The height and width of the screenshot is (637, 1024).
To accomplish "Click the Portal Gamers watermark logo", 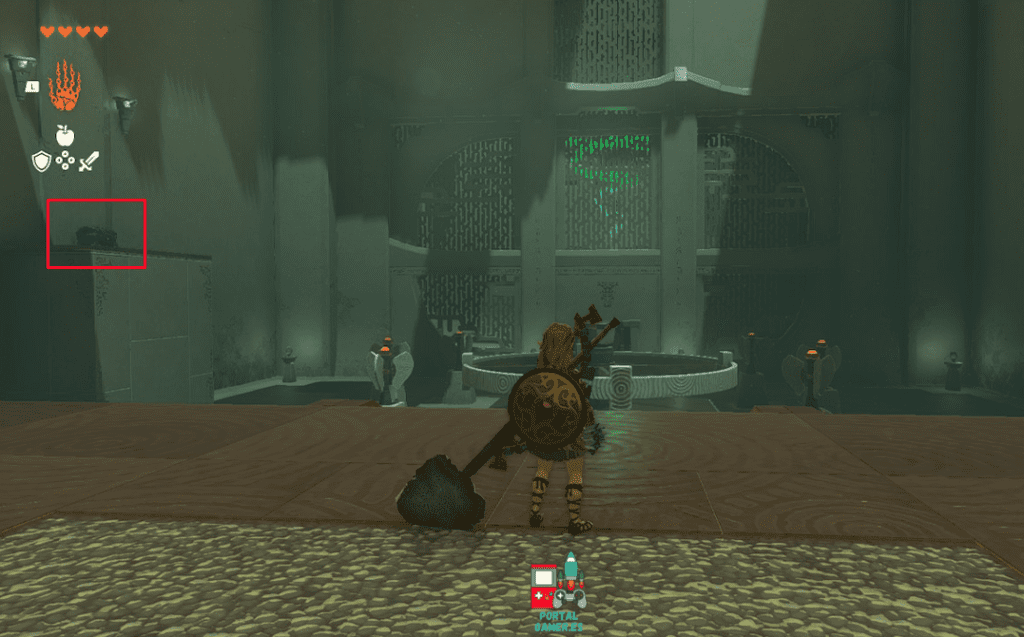I will (x=559, y=592).
